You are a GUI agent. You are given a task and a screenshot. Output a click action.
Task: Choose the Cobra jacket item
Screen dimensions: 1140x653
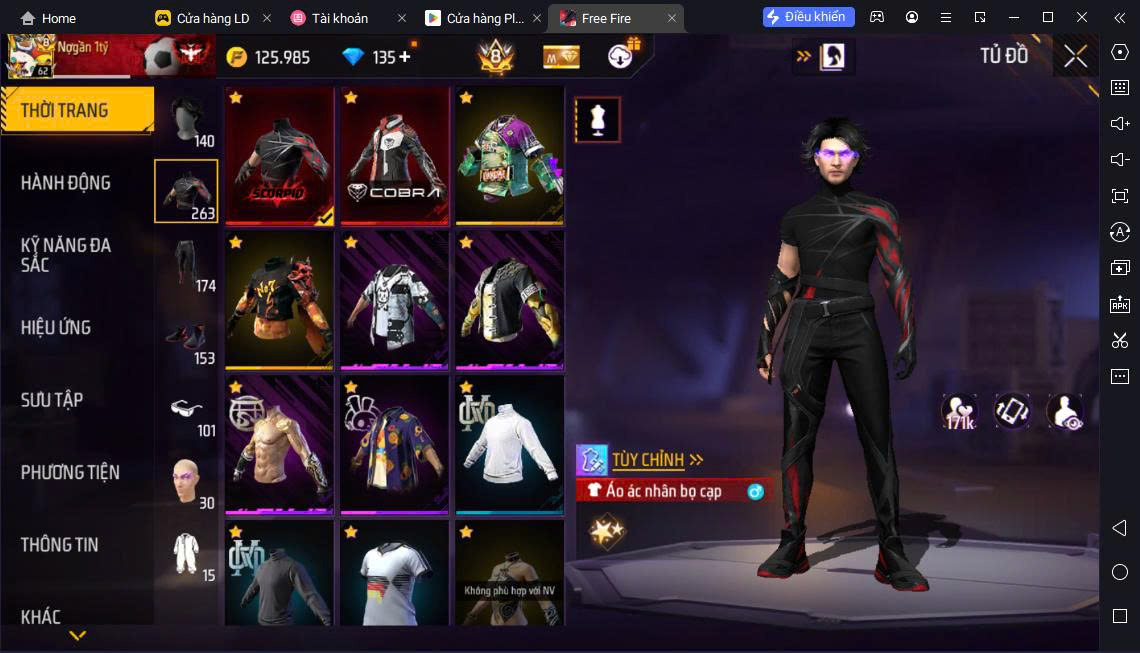pos(394,155)
